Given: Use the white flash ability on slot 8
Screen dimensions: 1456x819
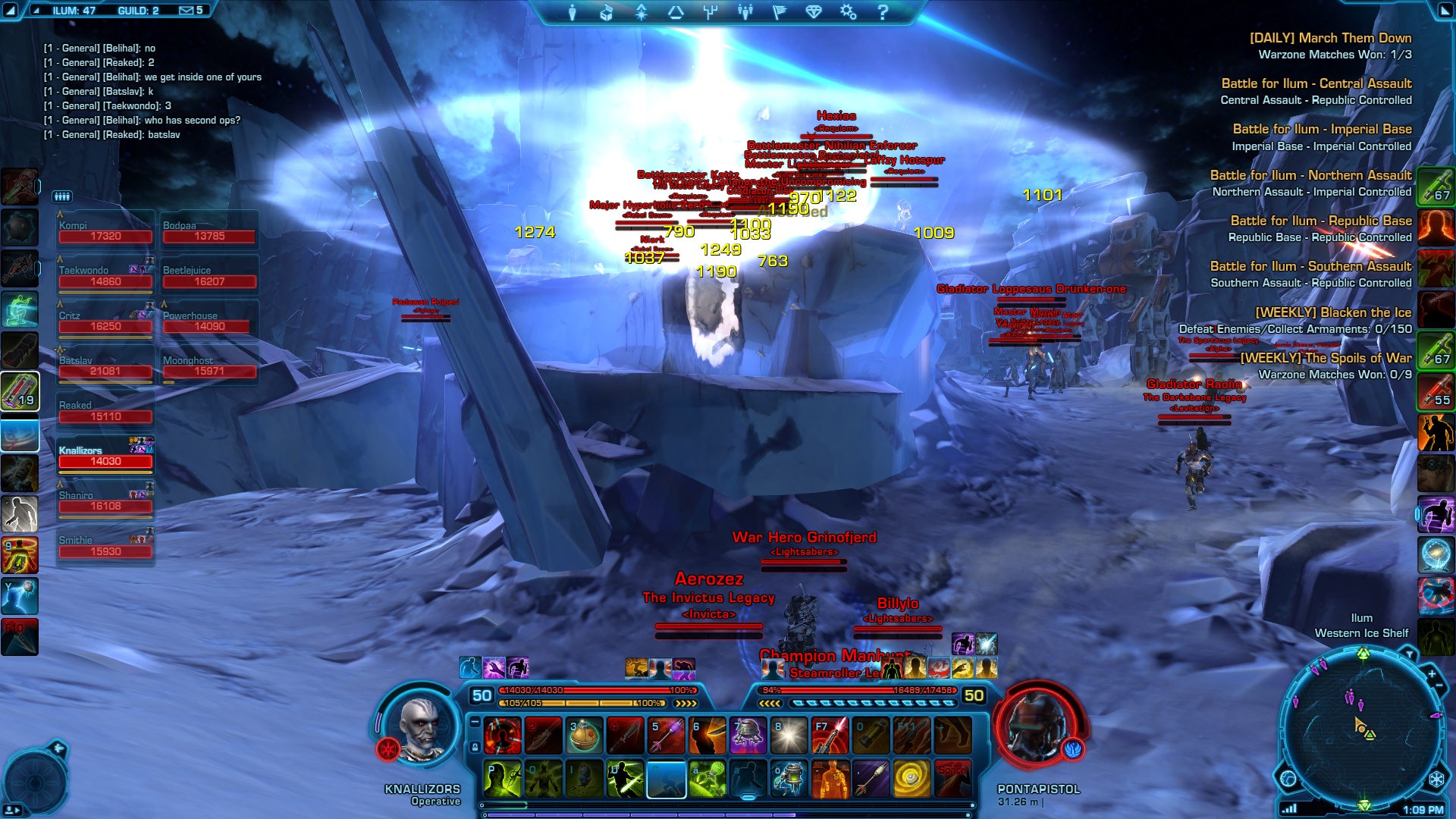Looking at the screenshot, I should coord(789,736).
